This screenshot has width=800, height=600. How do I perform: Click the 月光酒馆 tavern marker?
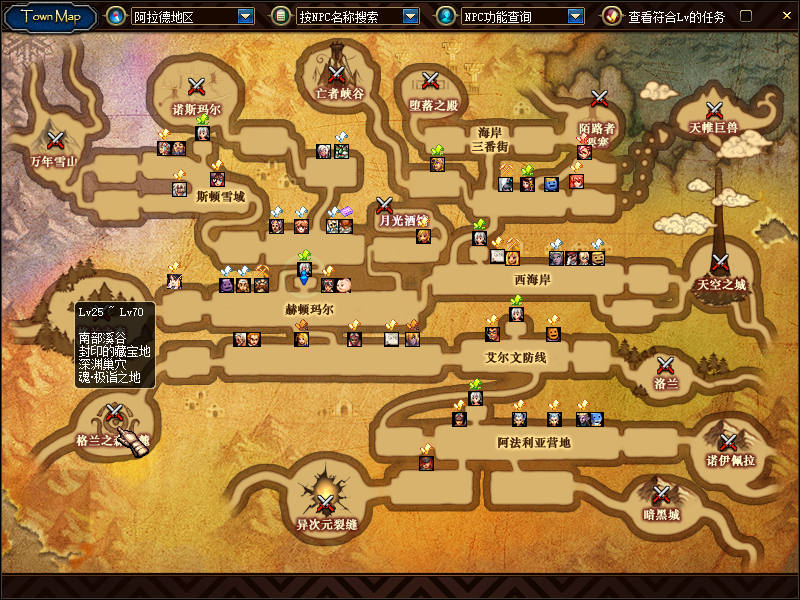[x=386, y=207]
